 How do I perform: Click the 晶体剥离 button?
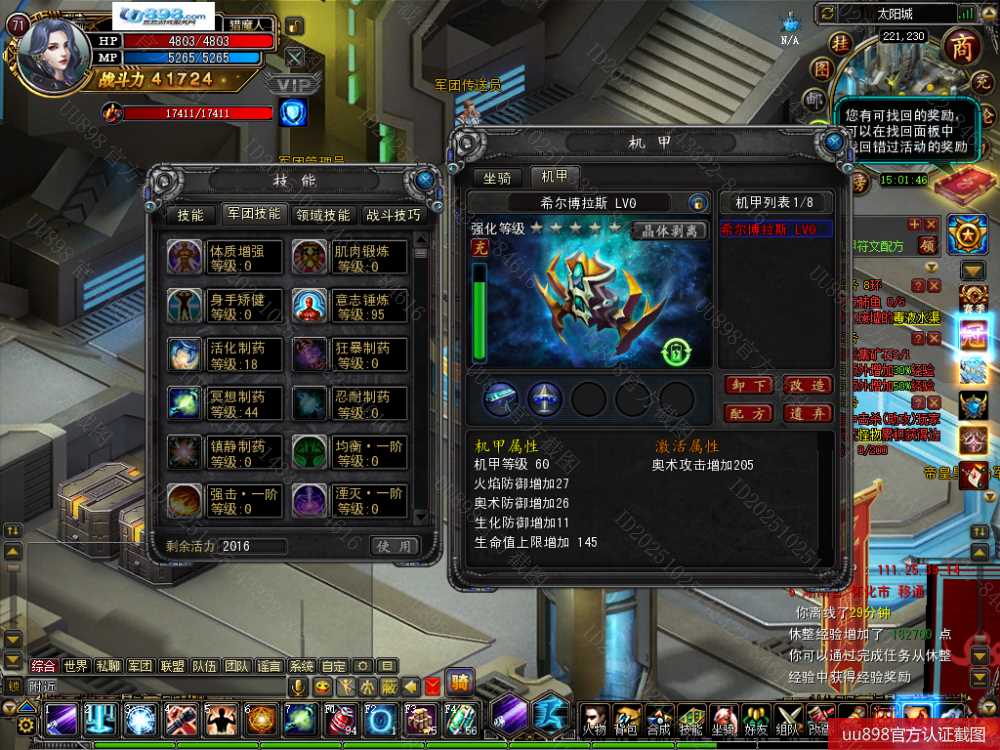[x=670, y=230]
